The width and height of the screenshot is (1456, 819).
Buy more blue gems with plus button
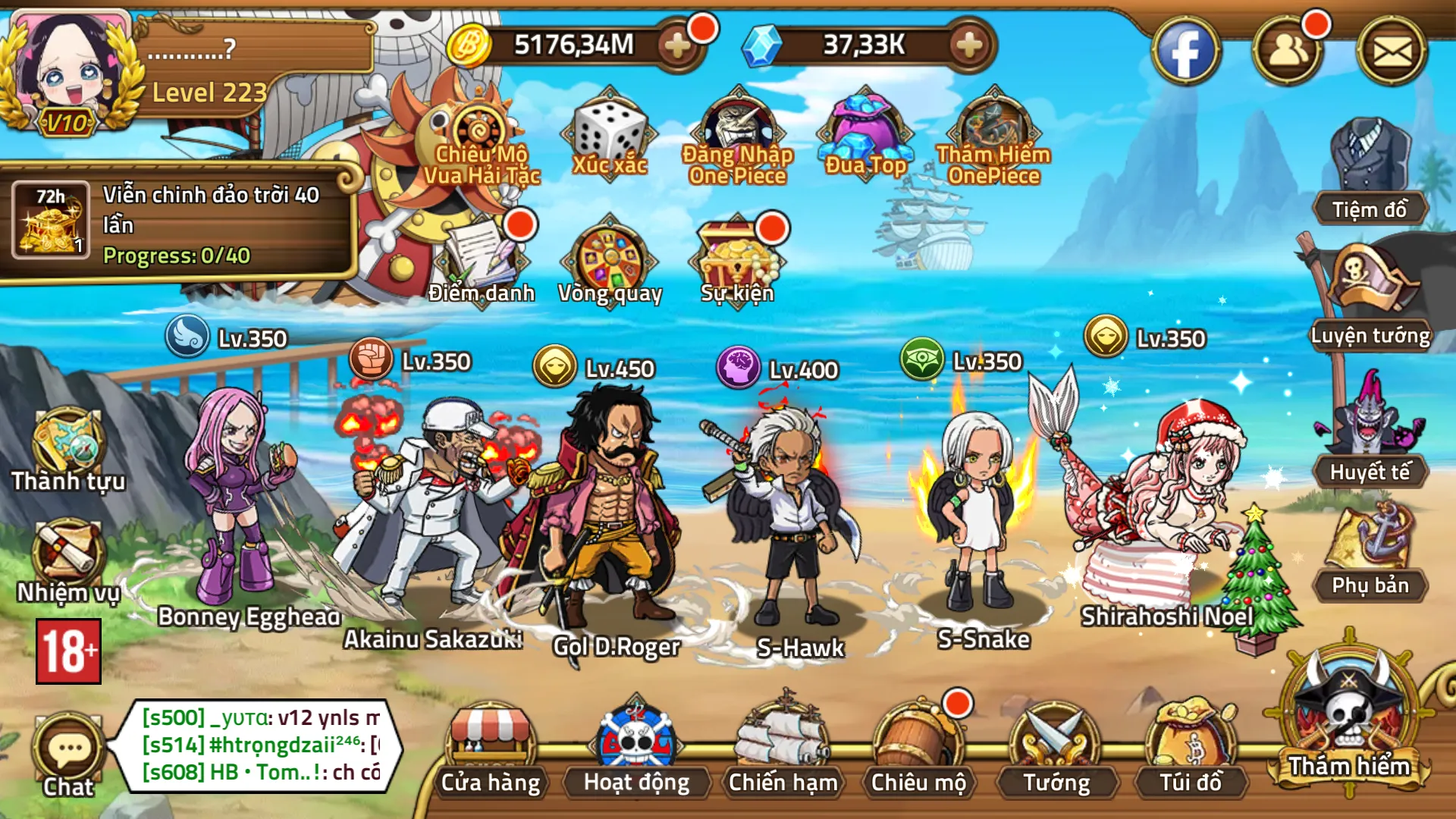968,46
